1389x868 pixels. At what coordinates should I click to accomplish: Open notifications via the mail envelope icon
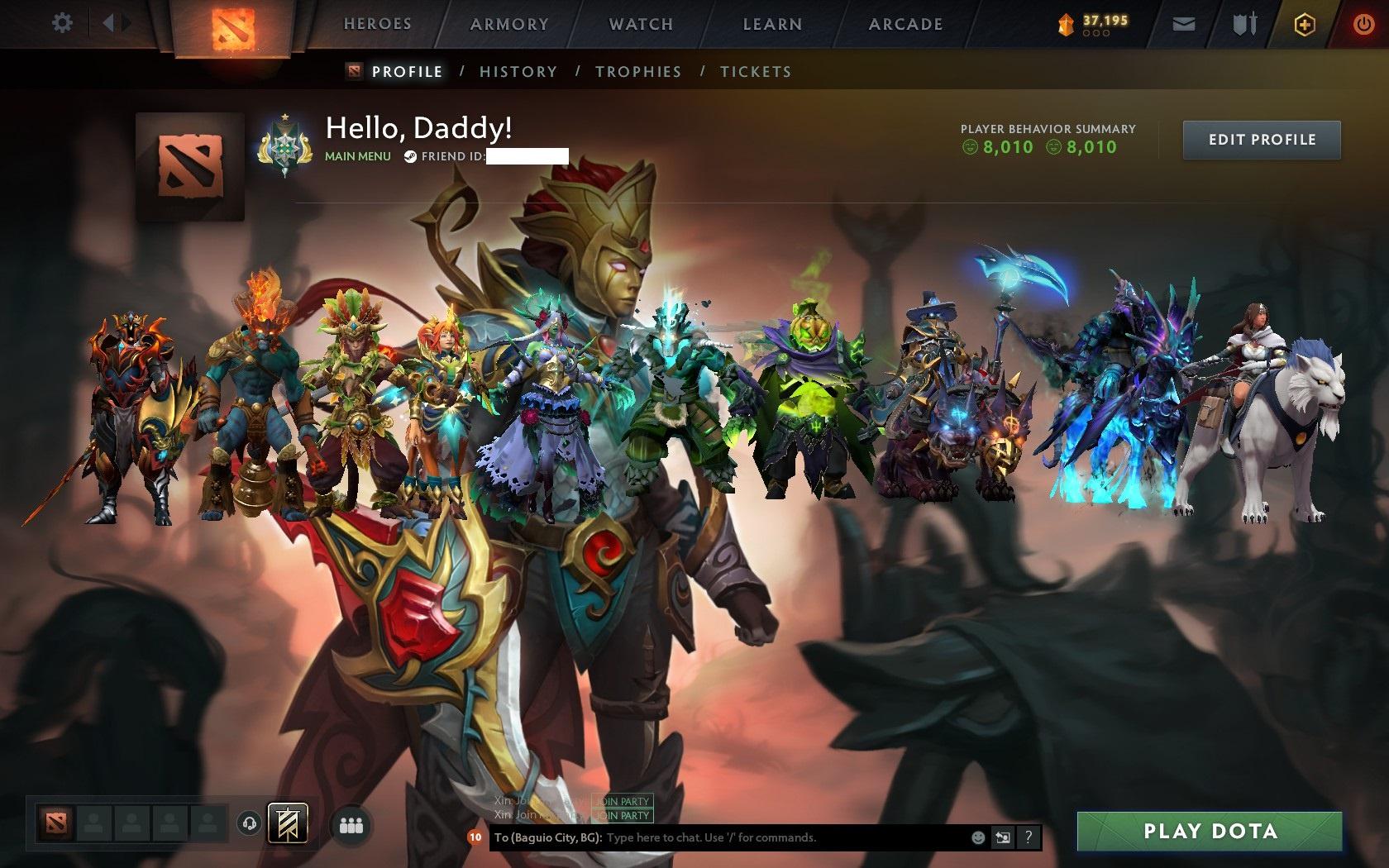point(1184,24)
